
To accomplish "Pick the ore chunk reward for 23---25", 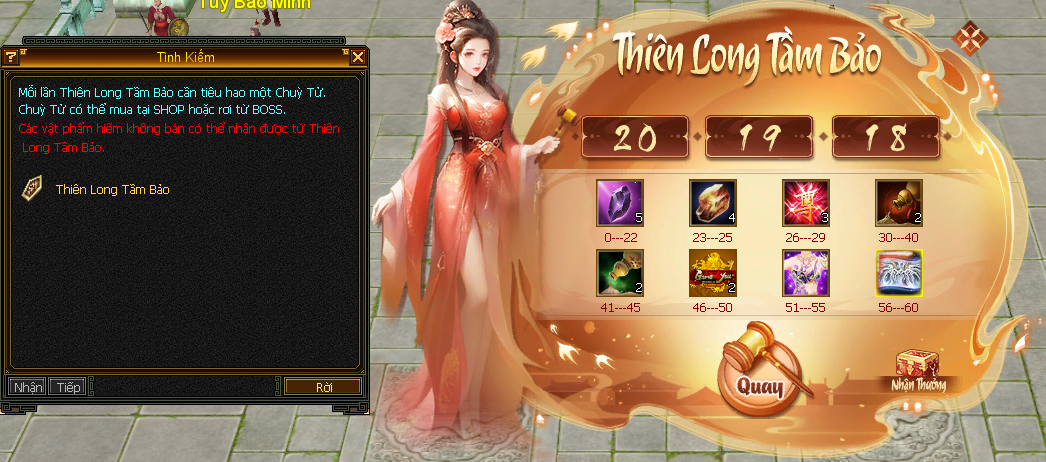I will (712, 203).
